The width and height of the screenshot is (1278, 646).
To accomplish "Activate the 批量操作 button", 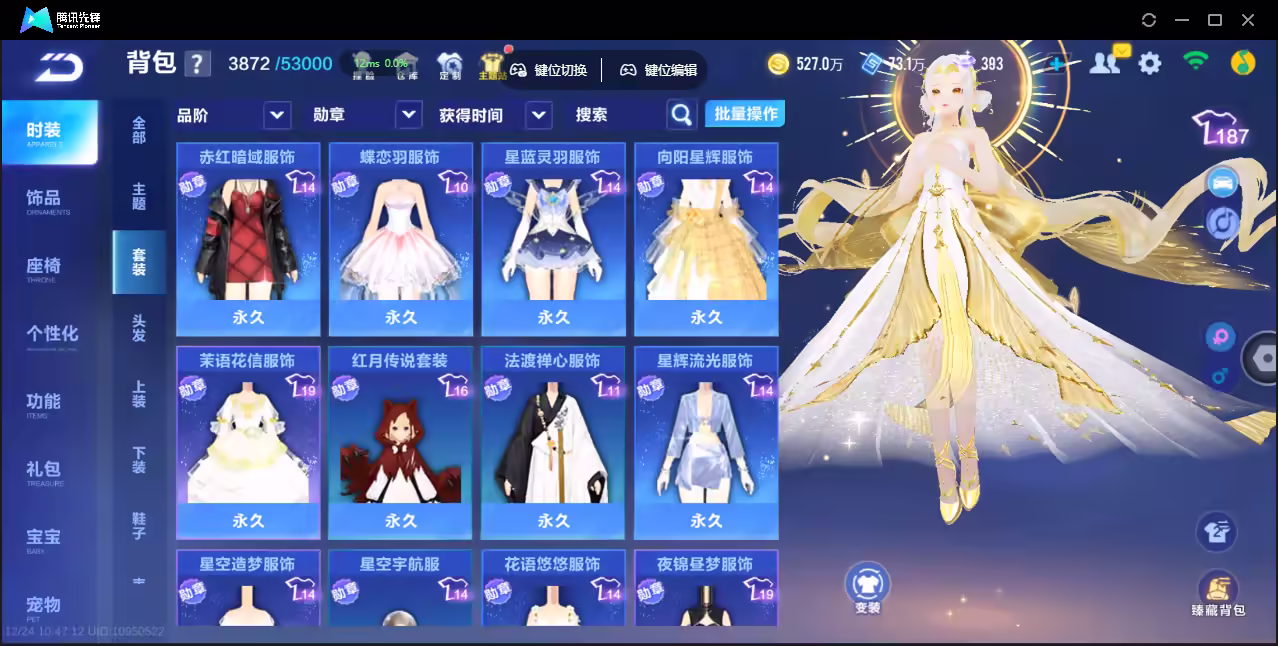I will point(745,114).
